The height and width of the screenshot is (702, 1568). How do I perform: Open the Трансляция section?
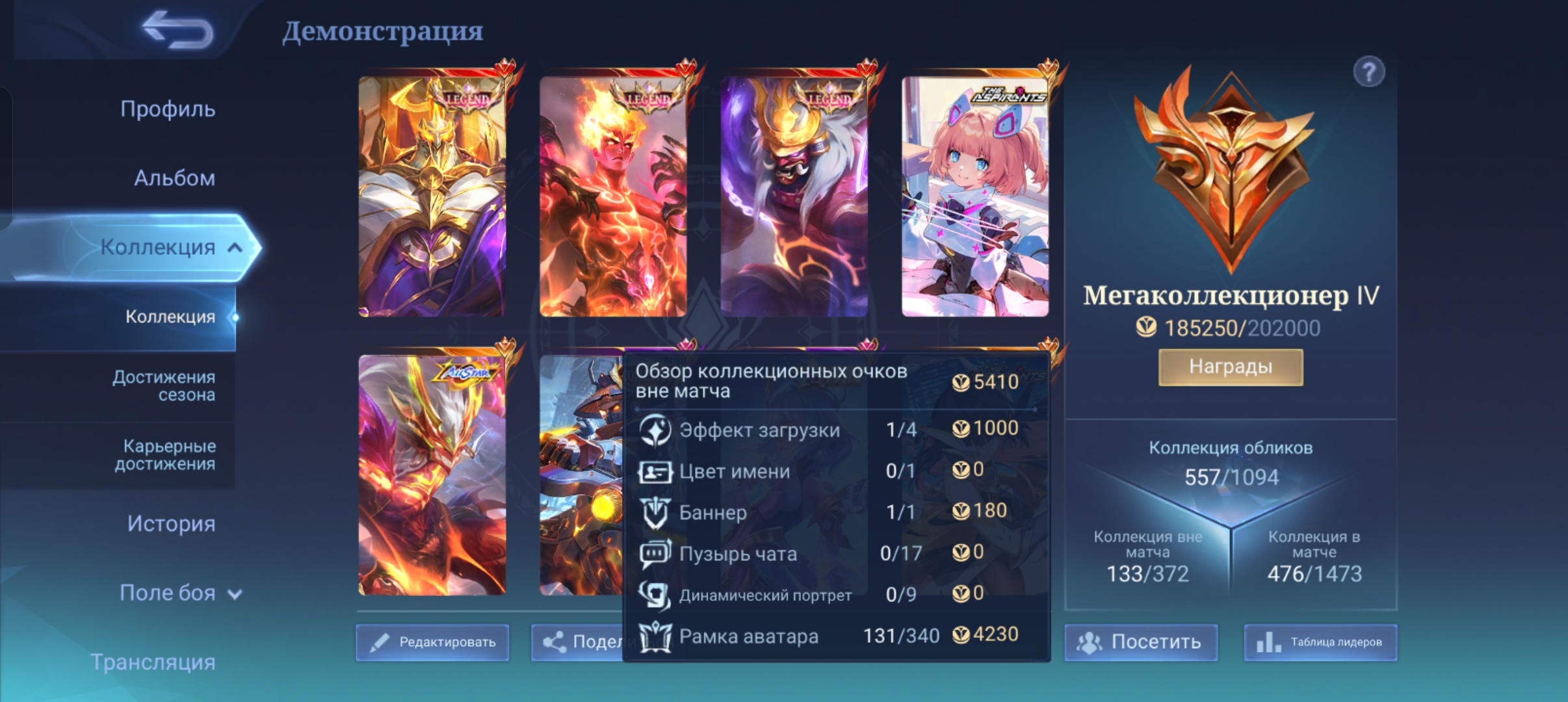(x=153, y=662)
